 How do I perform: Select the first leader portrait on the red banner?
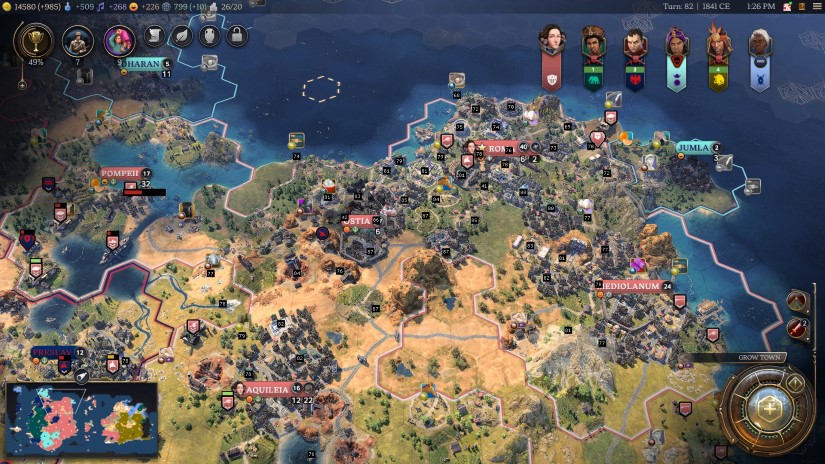[551, 42]
